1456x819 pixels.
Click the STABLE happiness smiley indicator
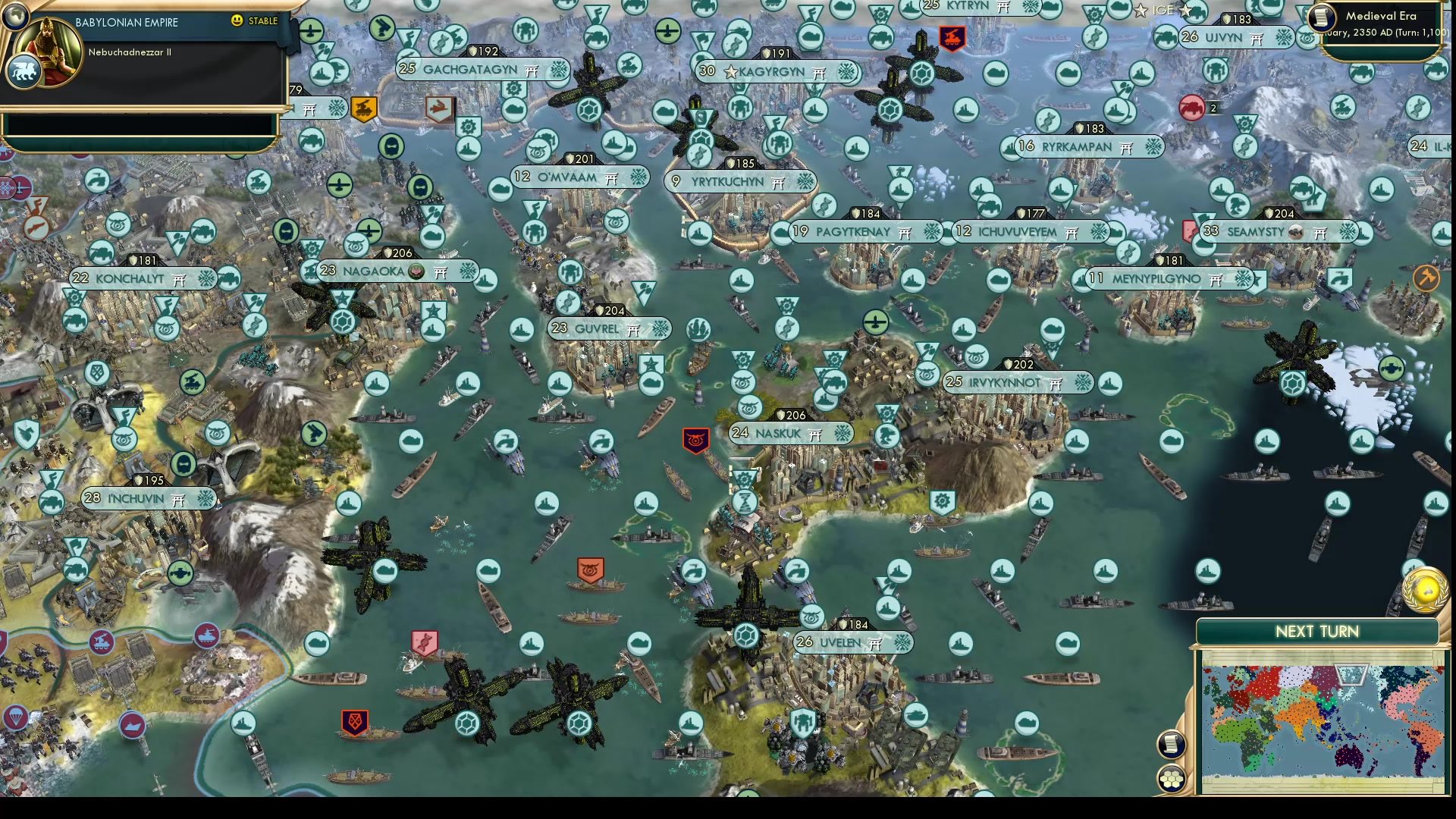239,21
